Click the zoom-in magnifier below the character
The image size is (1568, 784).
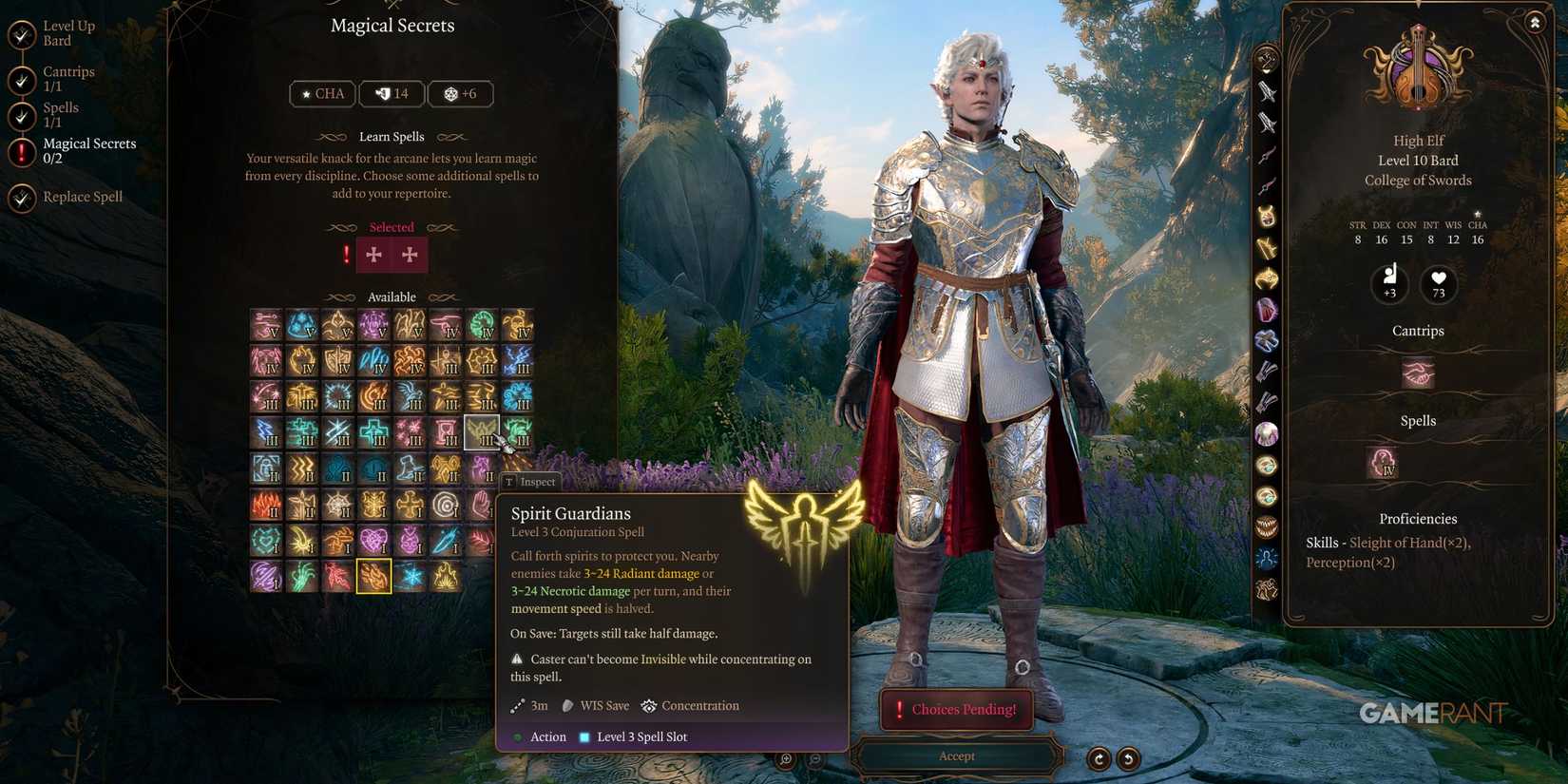tap(785, 759)
